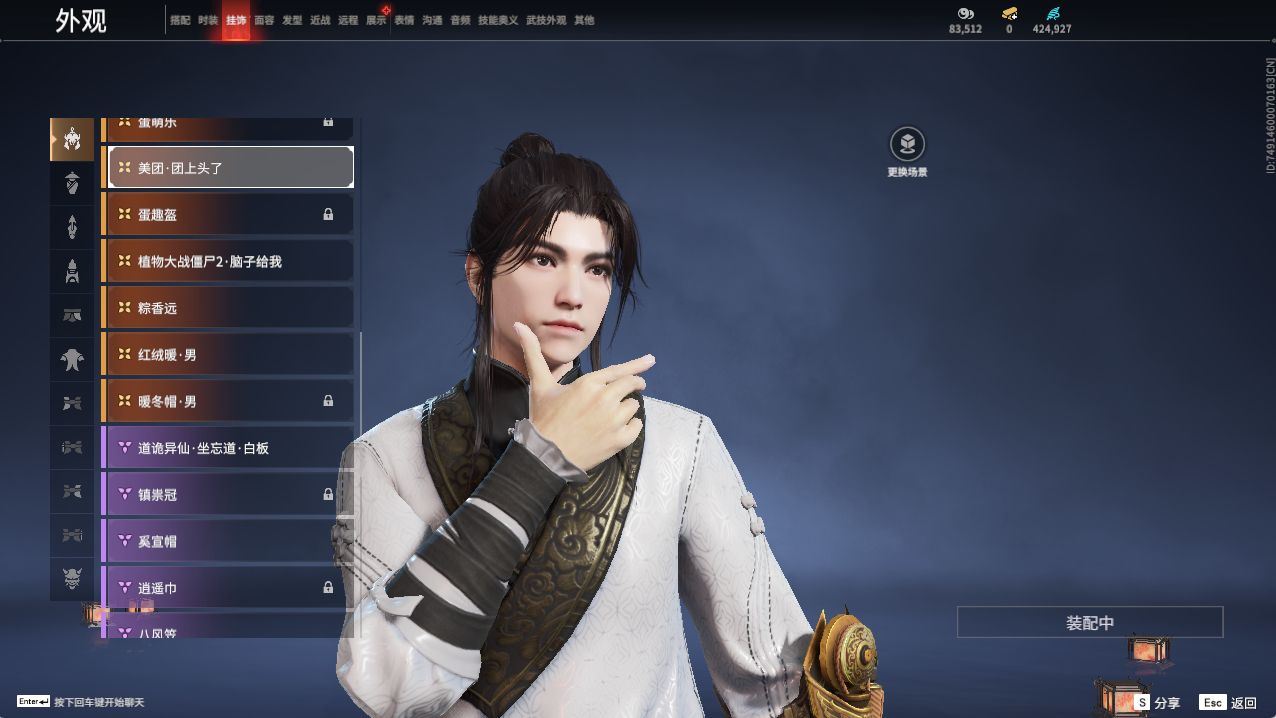Screen dimensions: 1276x718
Task: Click the 更换场景 scene-change icon
Action: pos(907,145)
